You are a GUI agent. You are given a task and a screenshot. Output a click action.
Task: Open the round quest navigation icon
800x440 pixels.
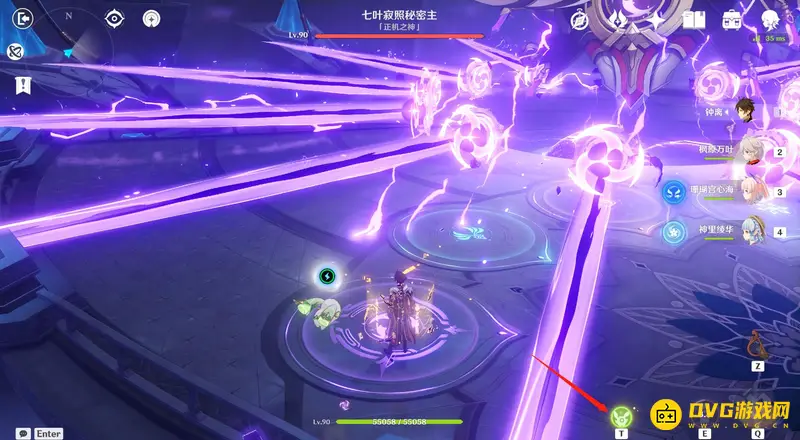click(x=151, y=18)
